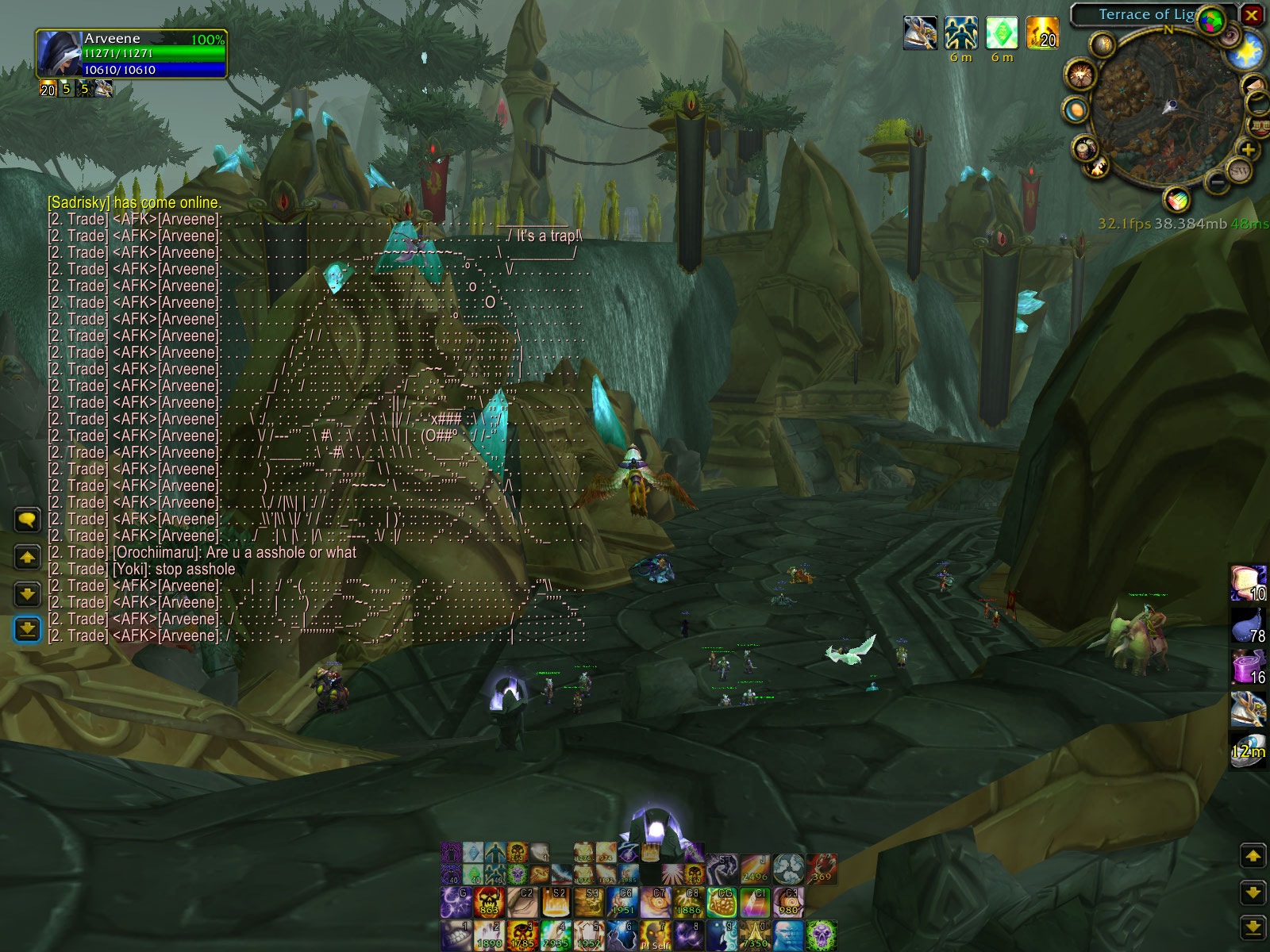The width and height of the screenshot is (1270, 952).
Task: Activate the grinning teeth ability on slot 1
Action: pos(456,935)
